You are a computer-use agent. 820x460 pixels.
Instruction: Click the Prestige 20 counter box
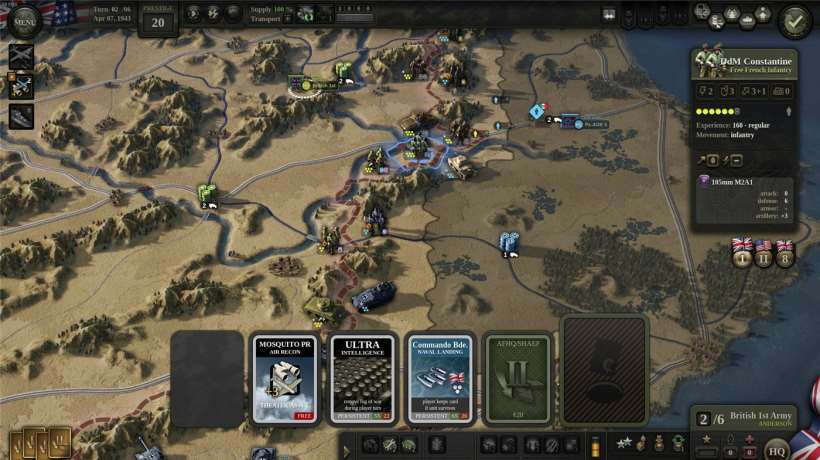pos(157,20)
